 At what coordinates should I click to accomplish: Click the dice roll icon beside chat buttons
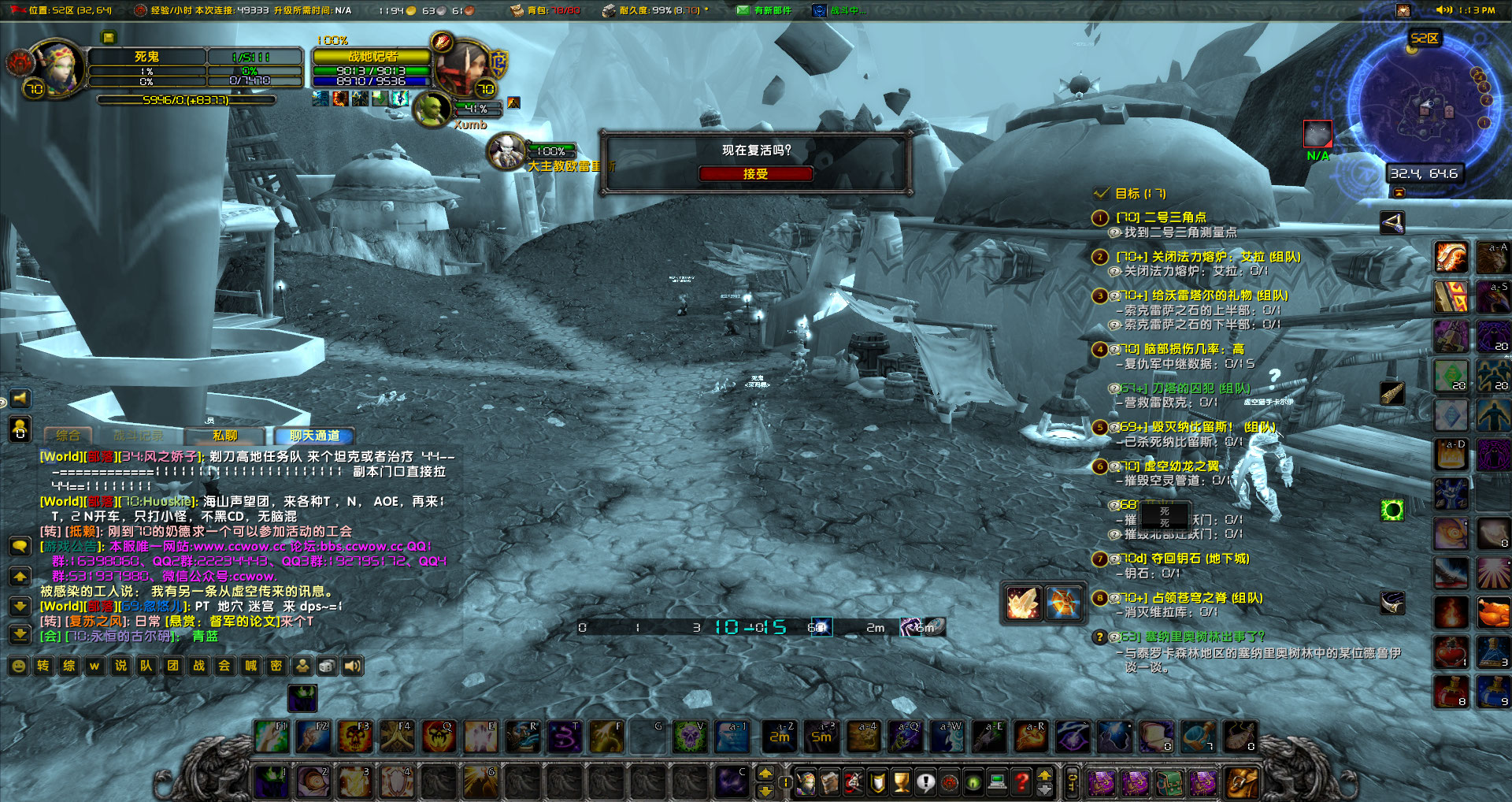click(327, 665)
